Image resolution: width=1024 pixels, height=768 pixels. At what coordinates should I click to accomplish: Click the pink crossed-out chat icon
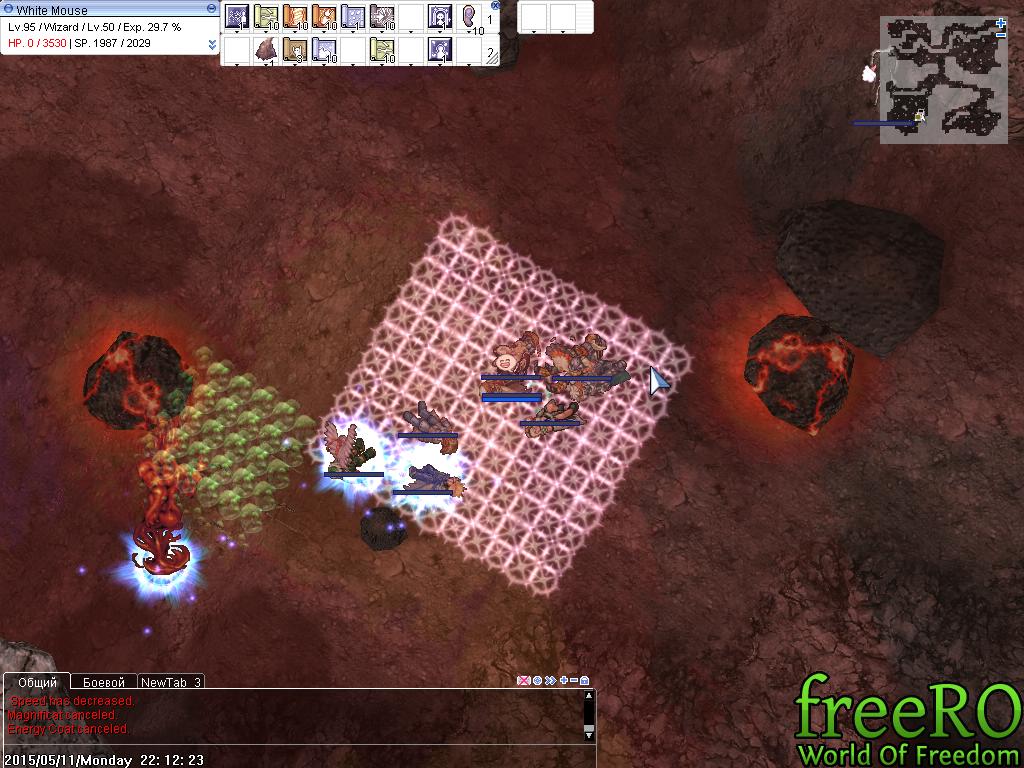(x=523, y=681)
